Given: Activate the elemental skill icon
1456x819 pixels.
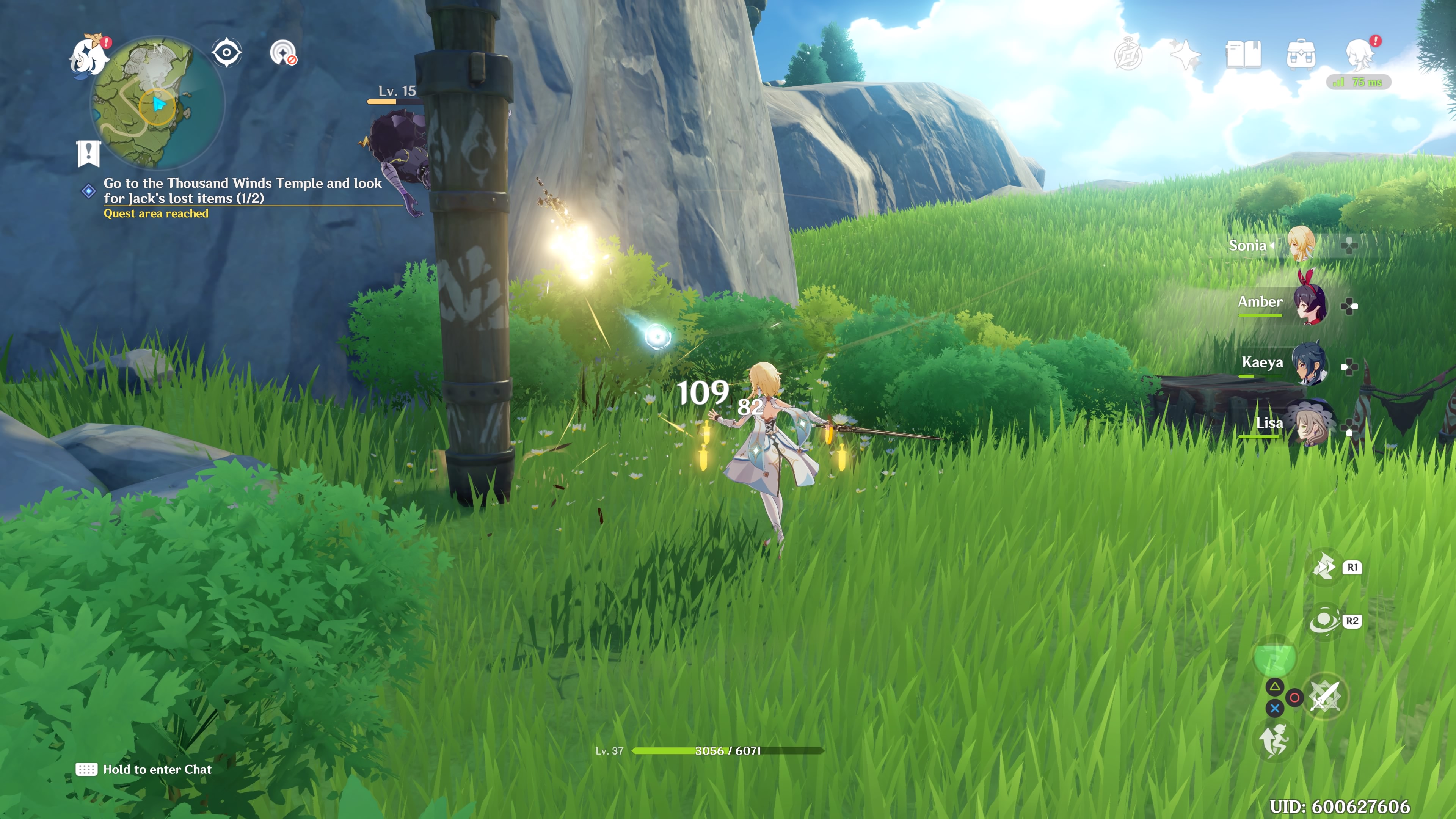Looking at the screenshot, I should point(1324,567).
